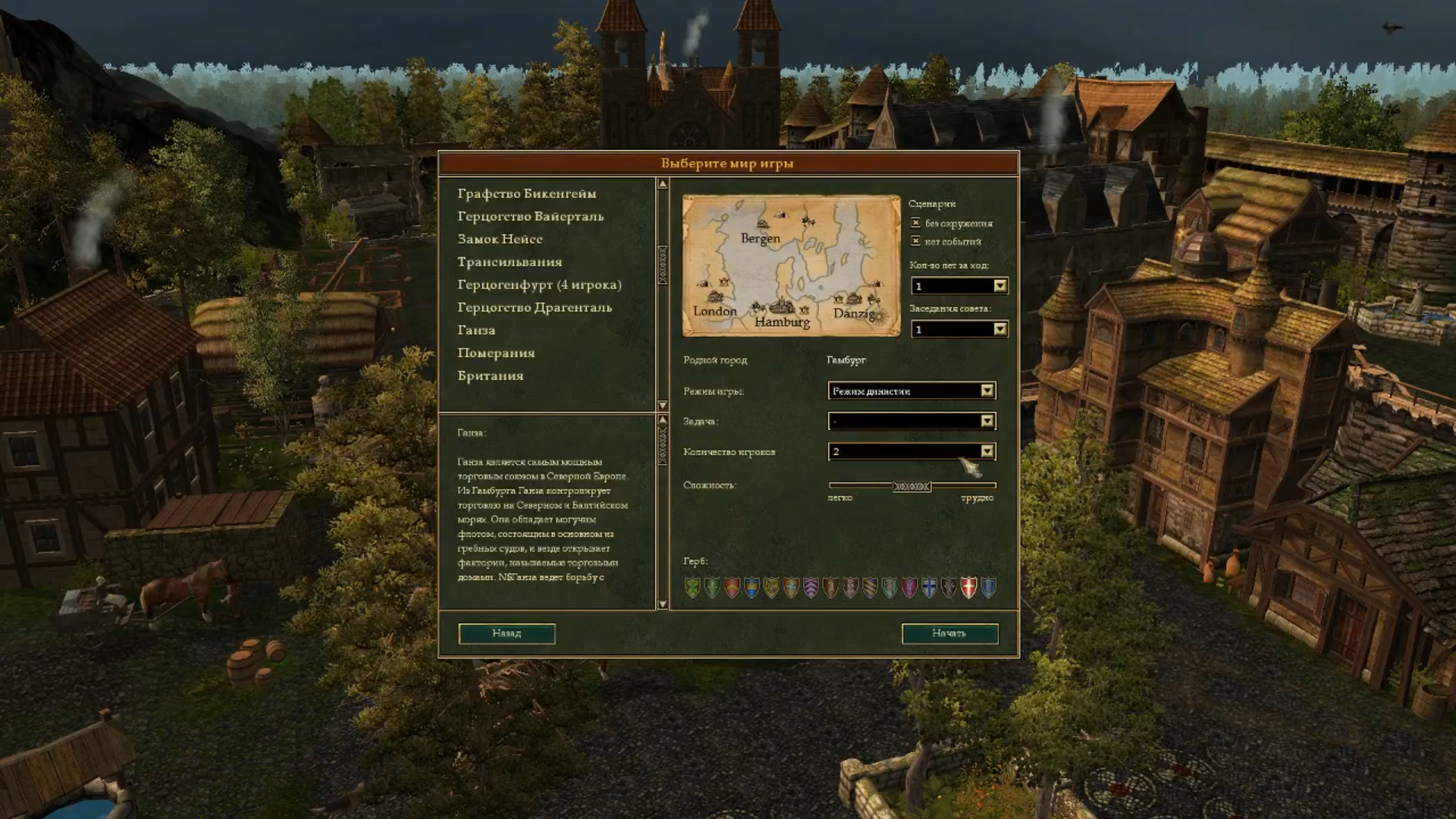This screenshot has width=1456, height=819.
Task: Start the game with Начать
Action: click(949, 633)
